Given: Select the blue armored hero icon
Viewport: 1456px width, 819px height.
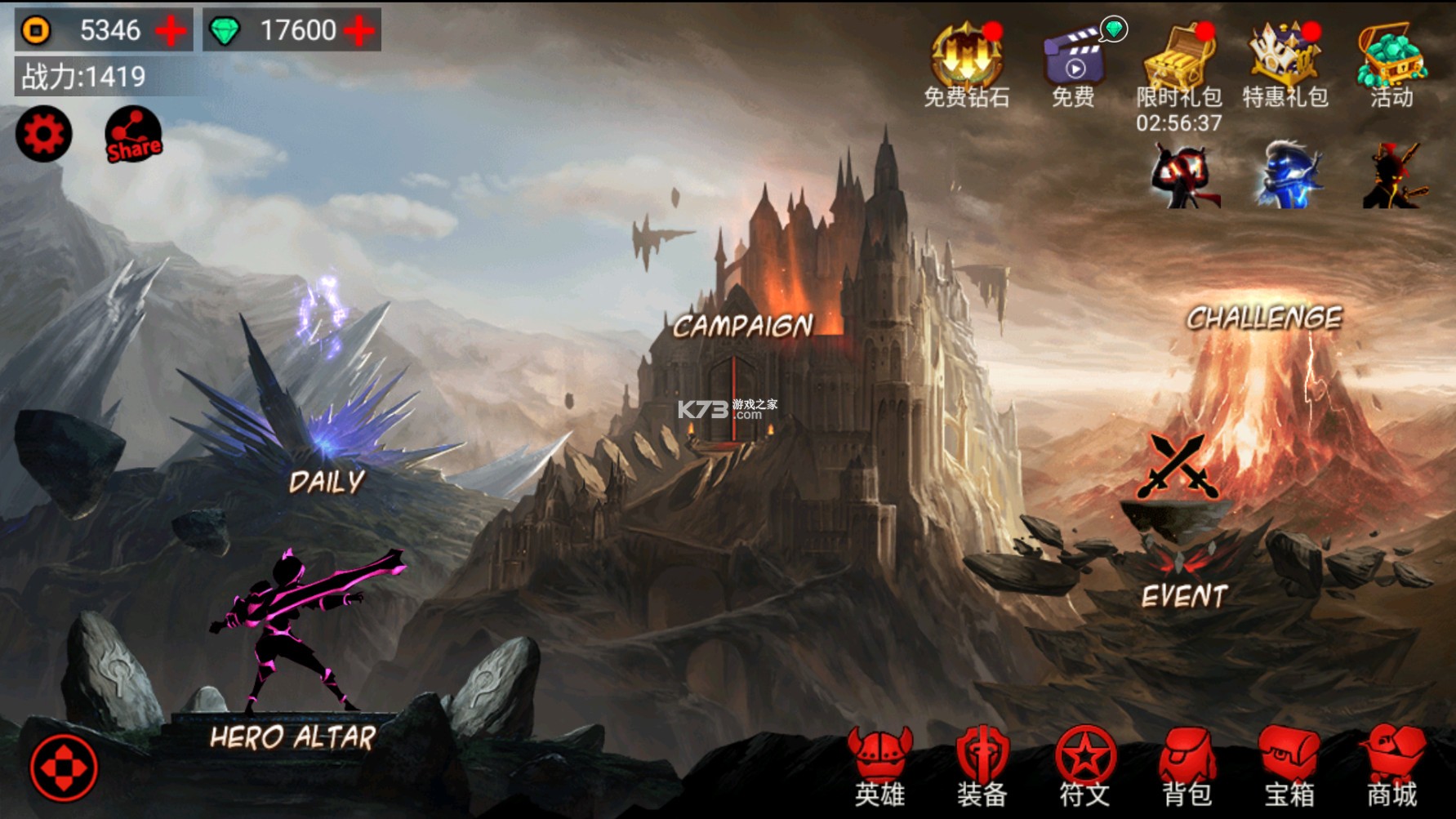Looking at the screenshot, I should pos(1290,176).
